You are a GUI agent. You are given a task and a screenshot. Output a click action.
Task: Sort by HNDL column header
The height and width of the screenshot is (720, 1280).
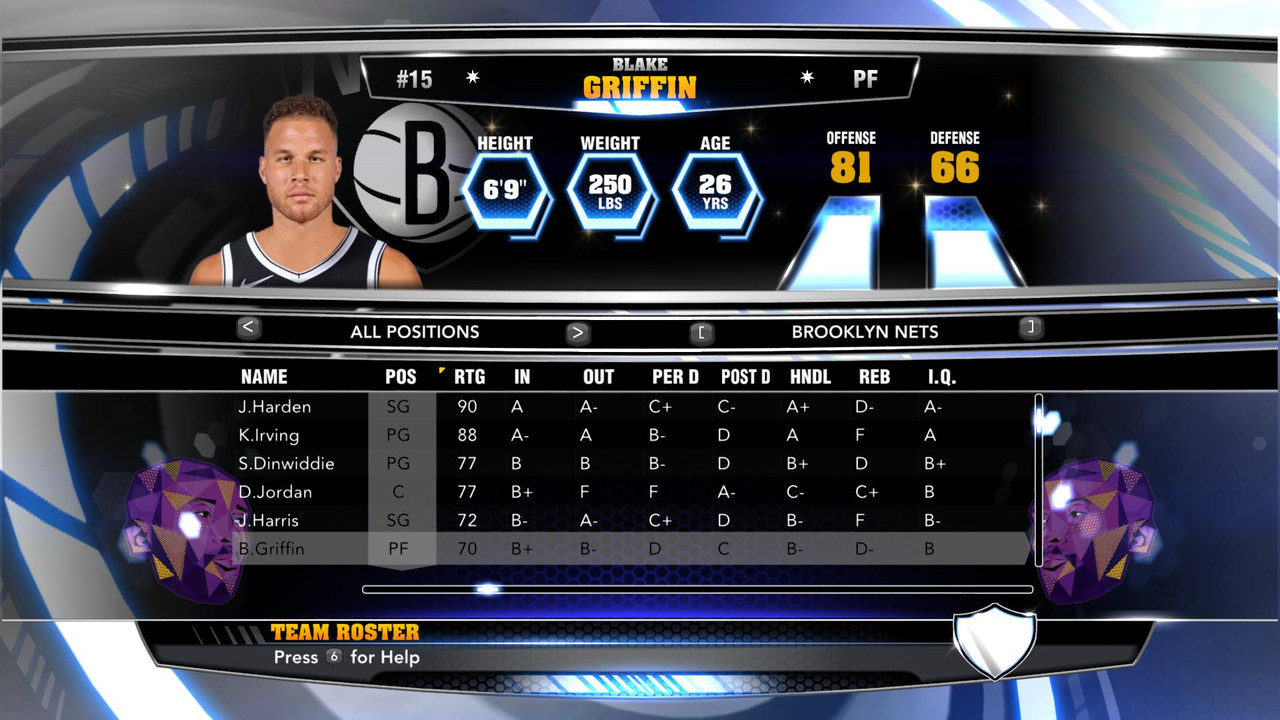coord(810,377)
